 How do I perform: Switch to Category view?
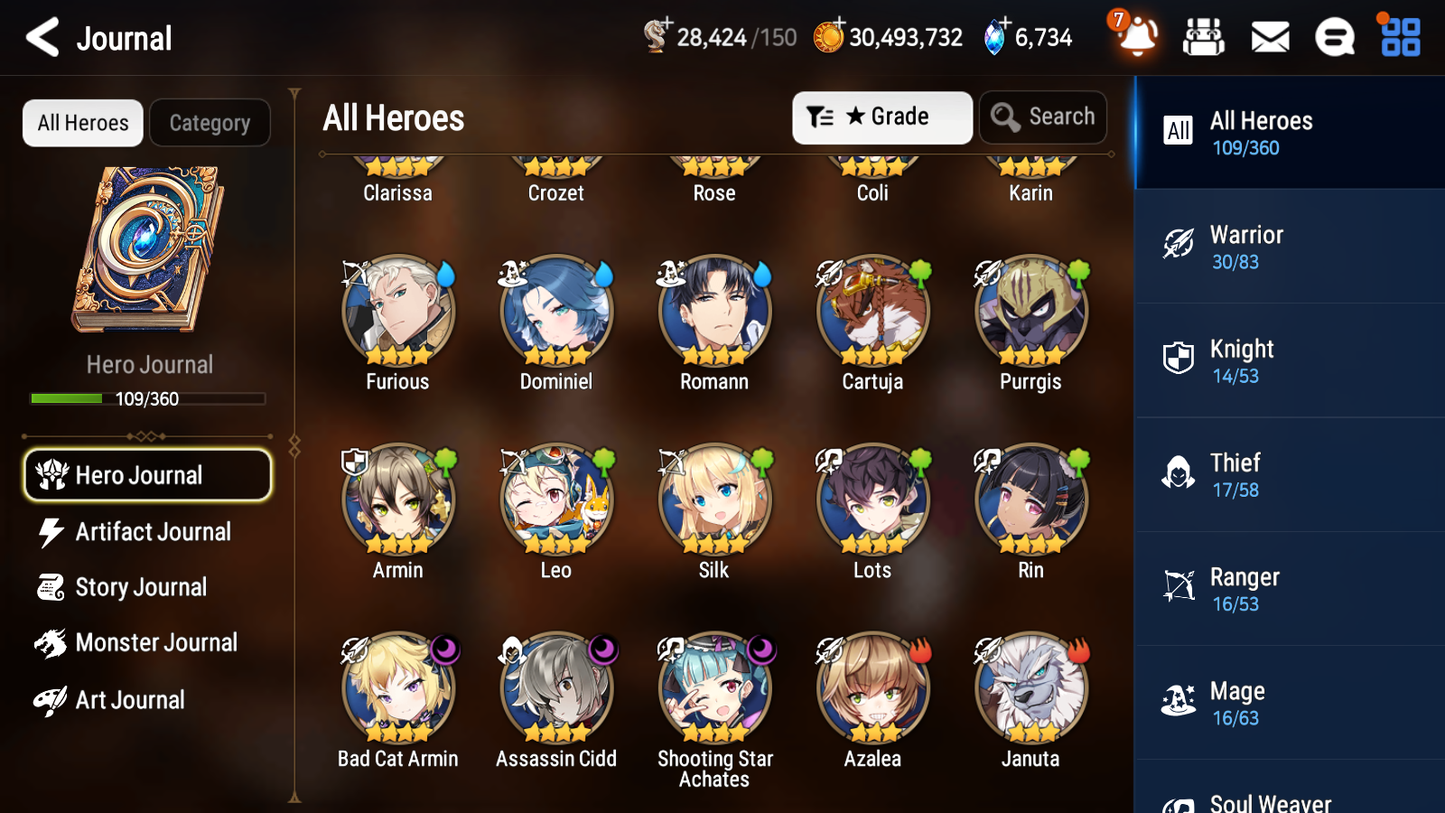click(210, 122)
